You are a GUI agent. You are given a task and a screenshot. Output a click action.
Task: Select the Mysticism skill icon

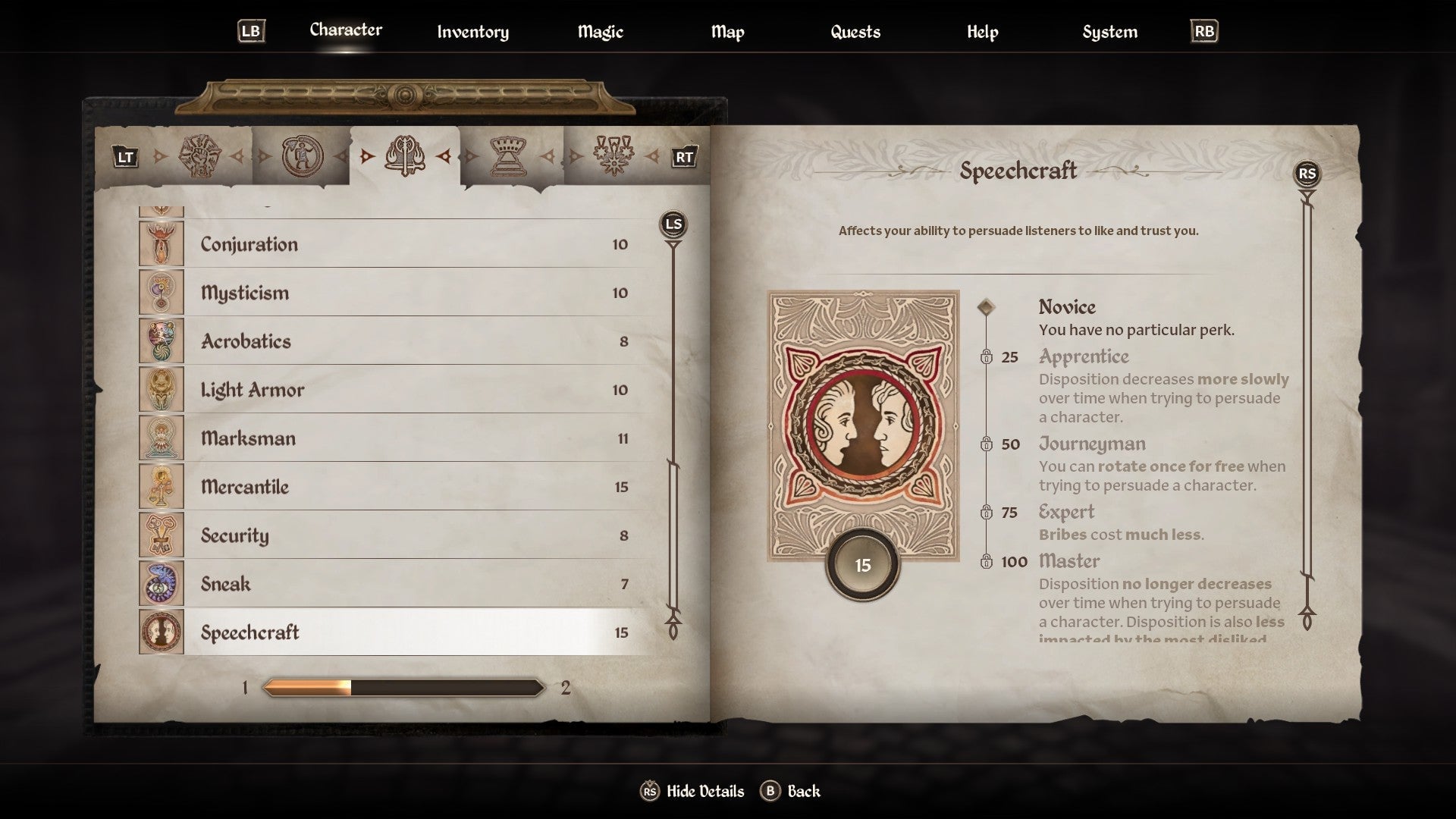point(162,293)
